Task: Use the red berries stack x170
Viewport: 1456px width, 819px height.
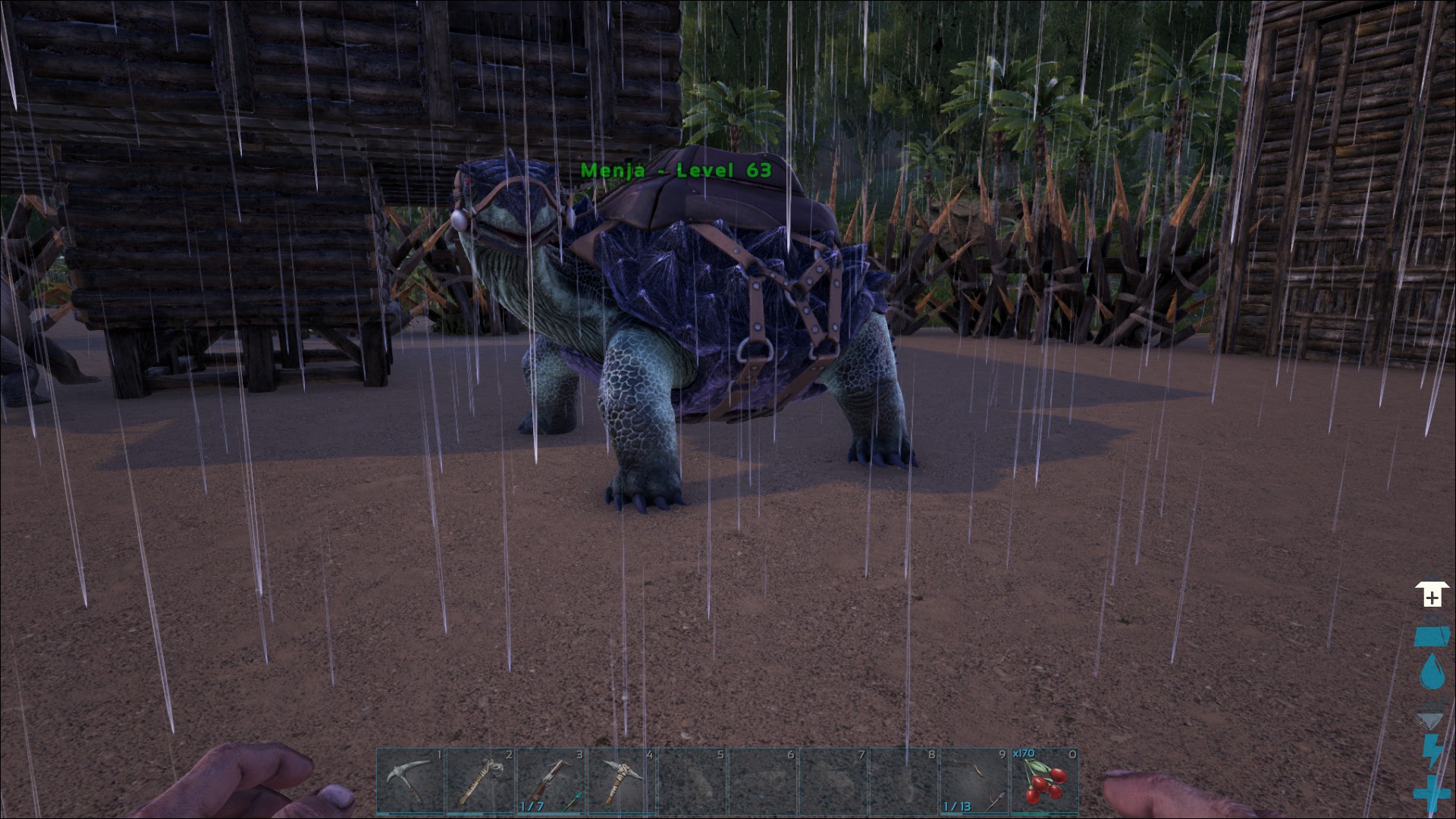Action: point(1044,780)
